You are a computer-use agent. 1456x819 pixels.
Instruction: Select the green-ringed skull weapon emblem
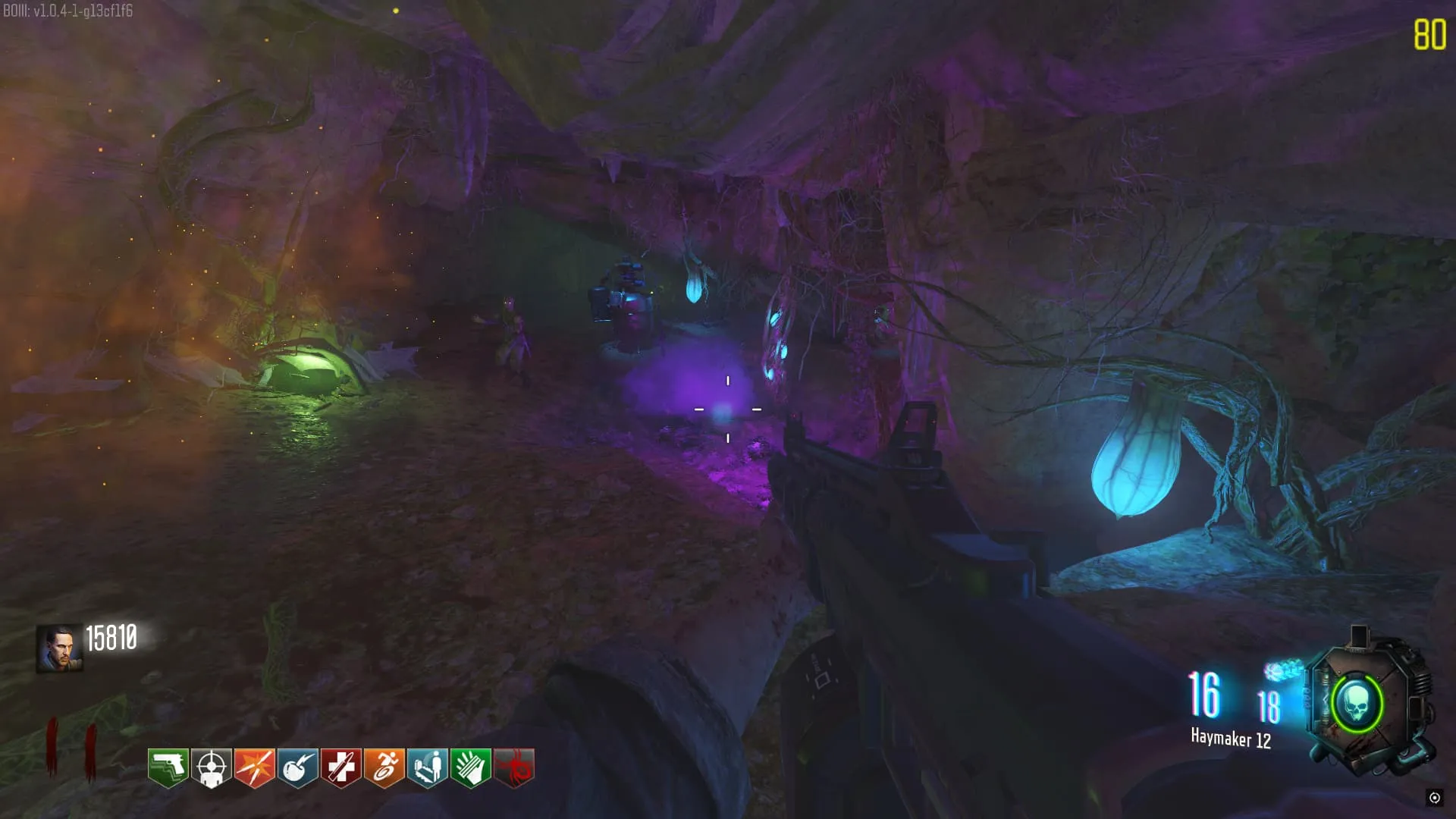1357,704
